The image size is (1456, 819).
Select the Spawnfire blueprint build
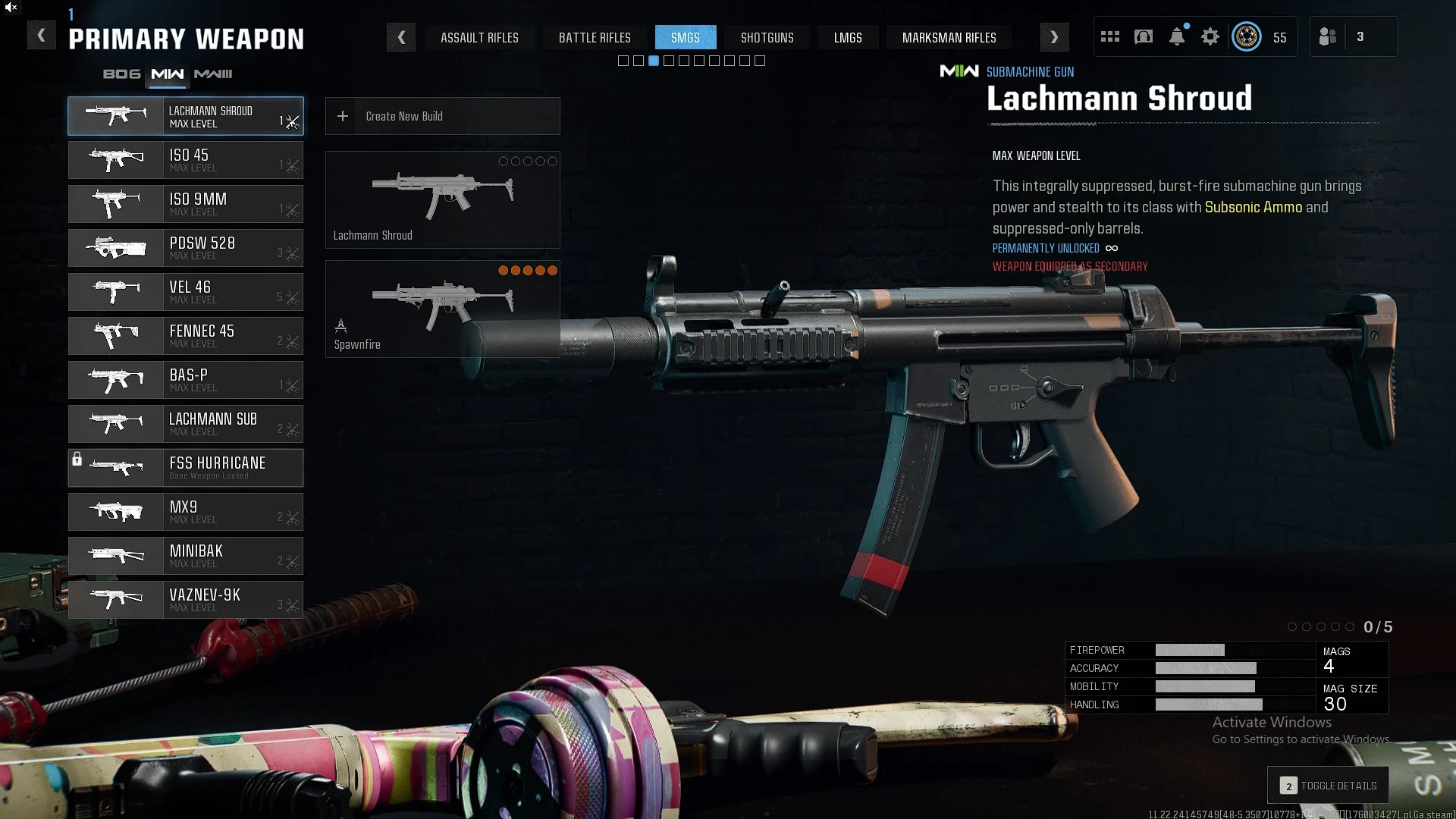442,309
